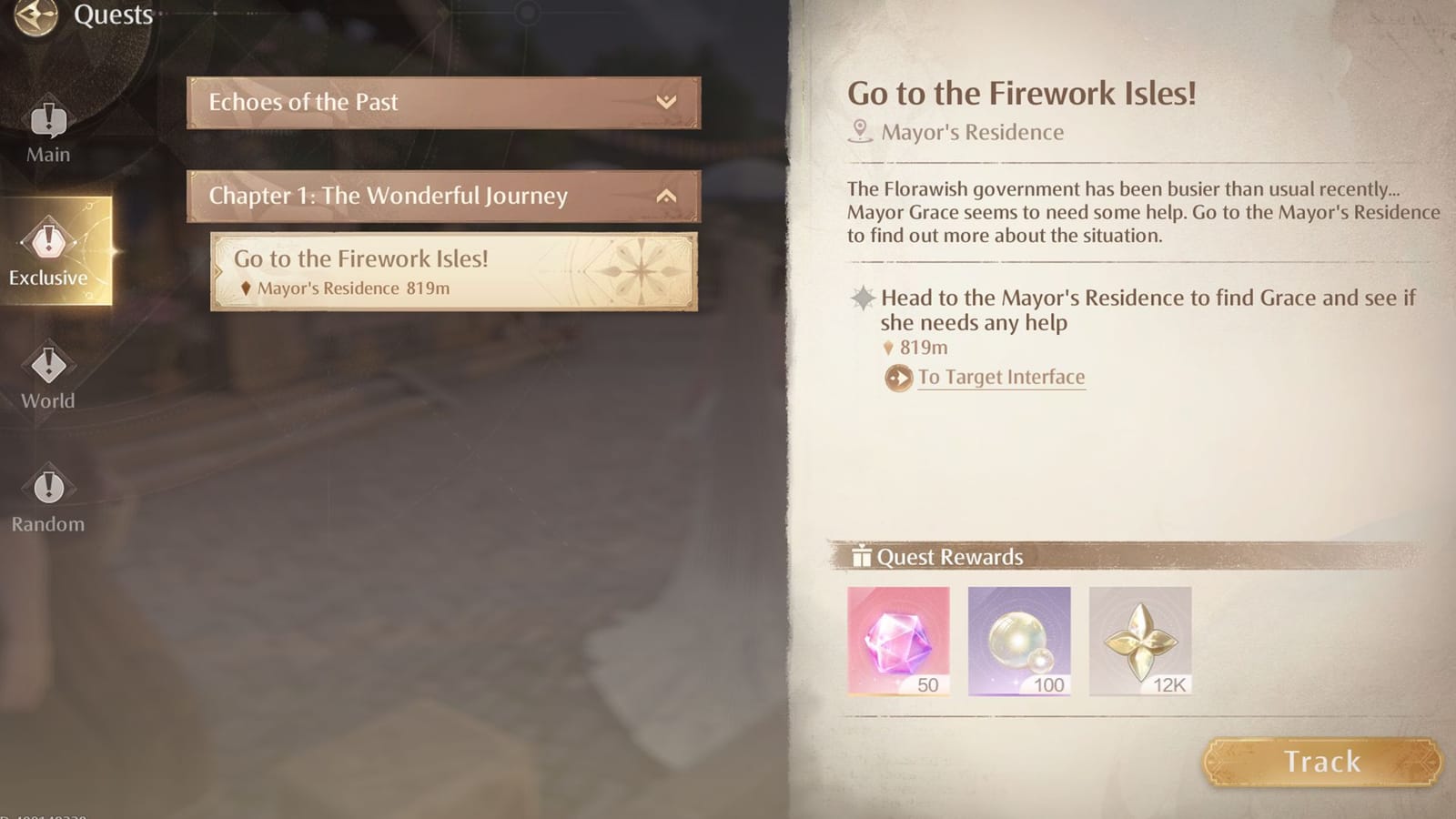Click the distance marker icon showing 819m
1456x819 pixels.
[887, 347]
